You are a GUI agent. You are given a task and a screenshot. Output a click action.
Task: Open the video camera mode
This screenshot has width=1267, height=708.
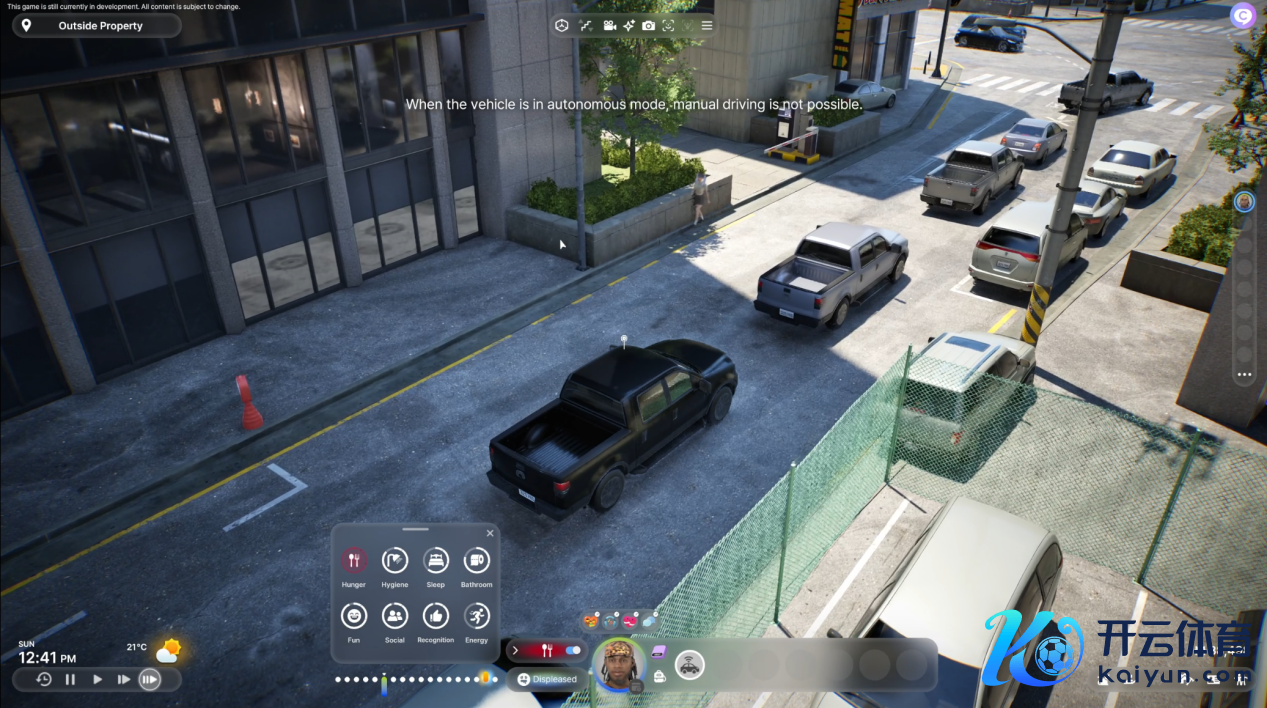(609, 26)
